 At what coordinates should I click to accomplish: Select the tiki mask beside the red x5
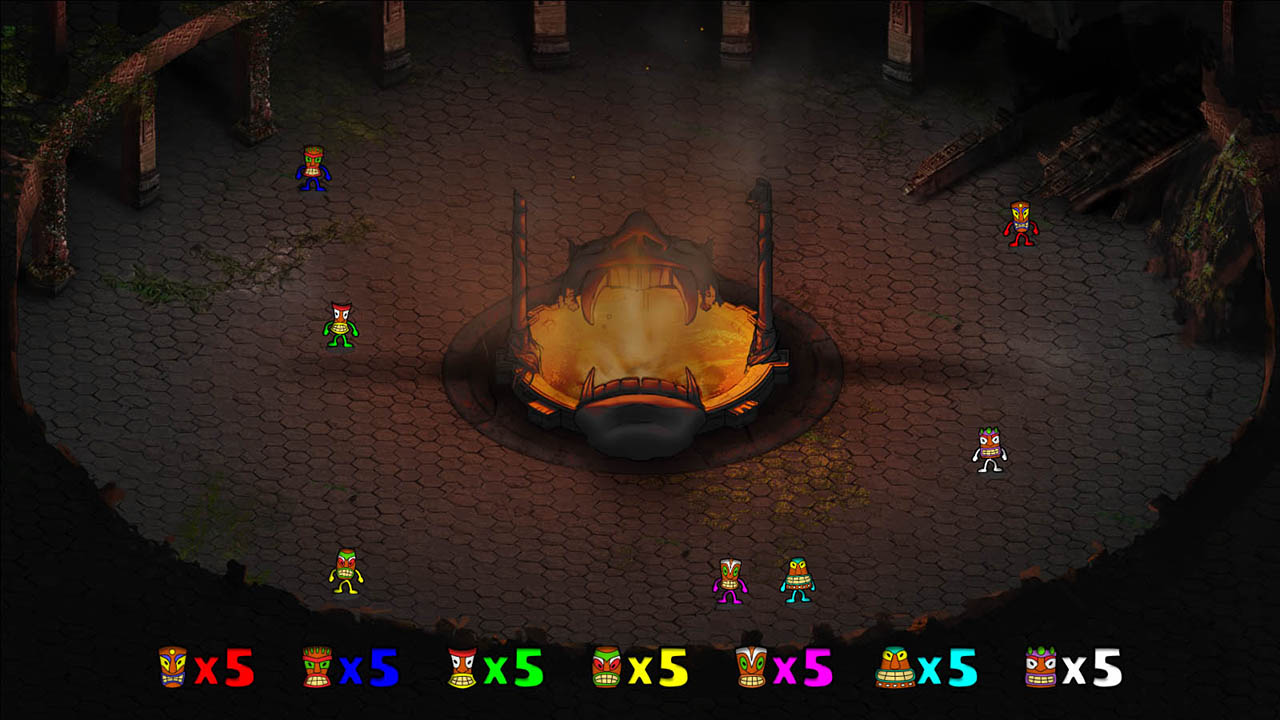click(174, 668)
